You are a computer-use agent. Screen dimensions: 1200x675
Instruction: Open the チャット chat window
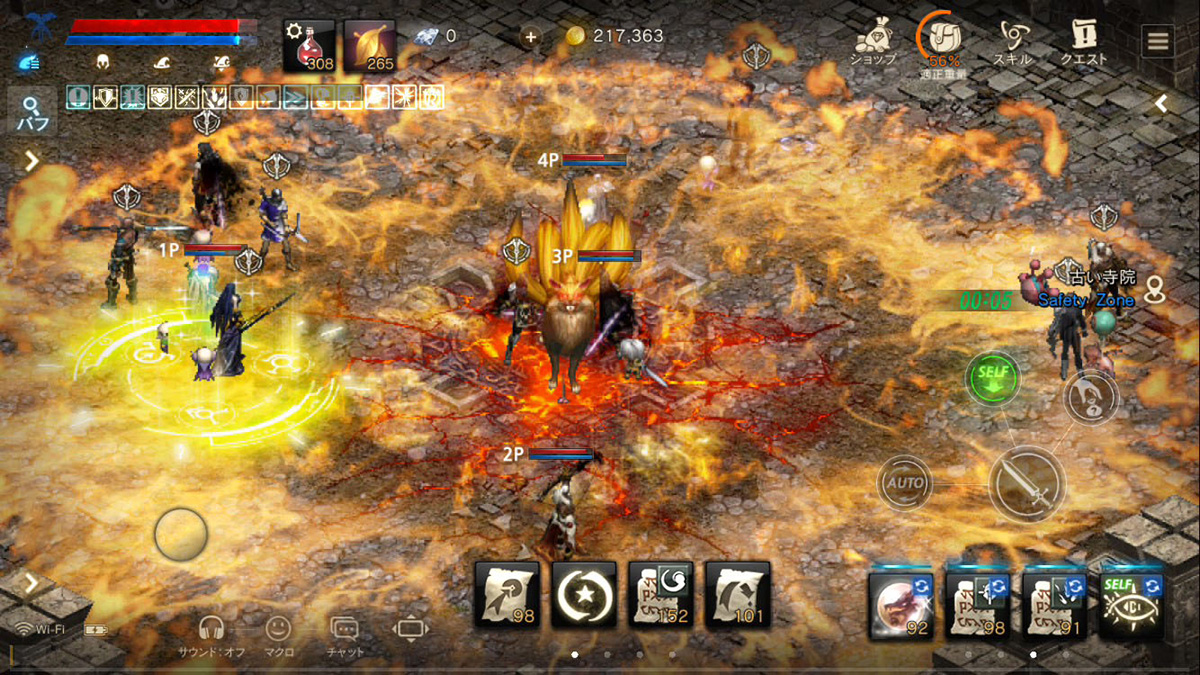pyautogui.click(x=345, y=634)
